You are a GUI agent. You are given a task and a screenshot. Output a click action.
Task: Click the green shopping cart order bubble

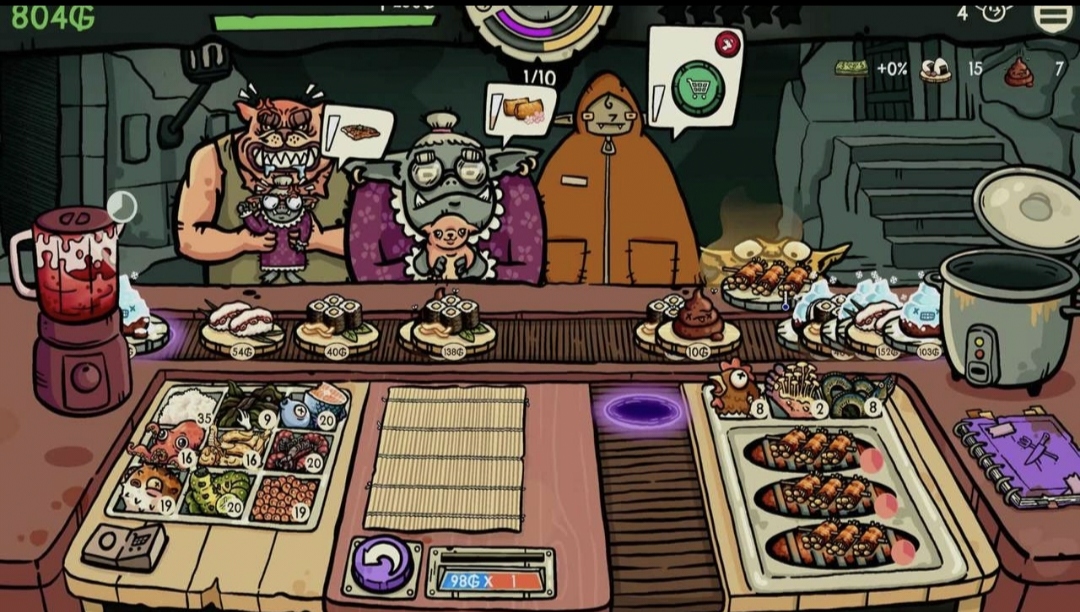[x=697, y=85]
